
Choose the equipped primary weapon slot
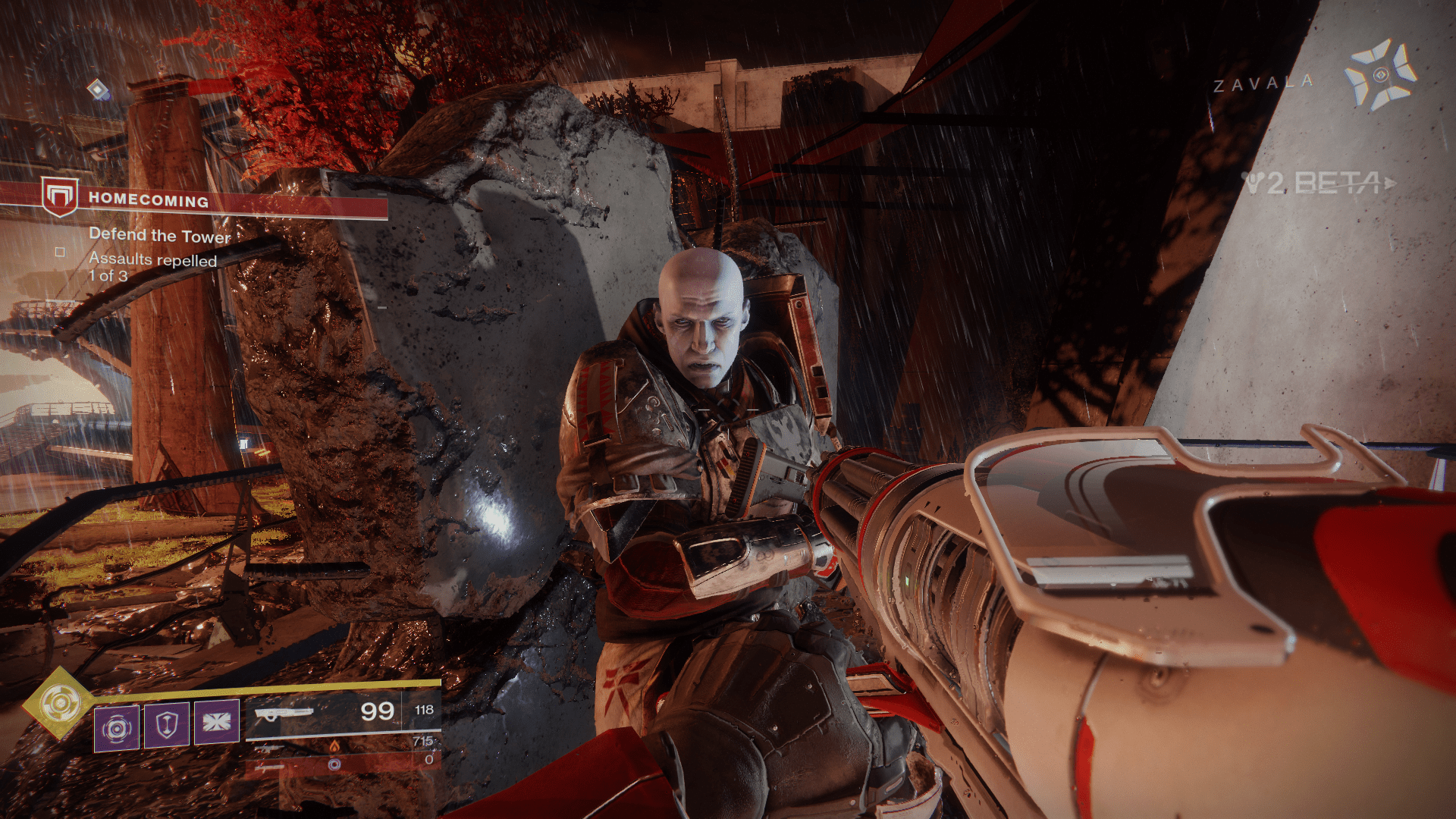point(343,712)
